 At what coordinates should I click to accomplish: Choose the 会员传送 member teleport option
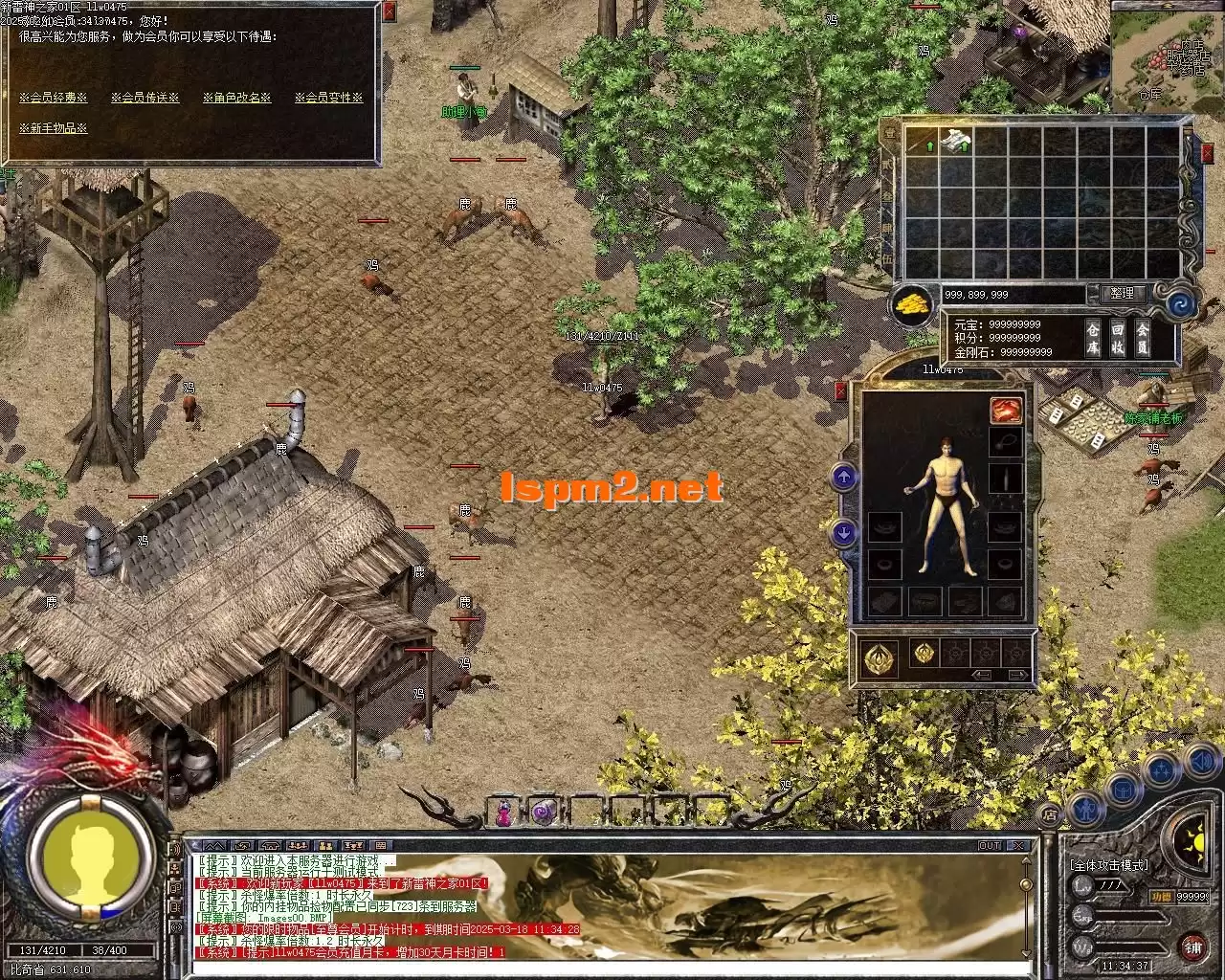(x=145, y=98)
